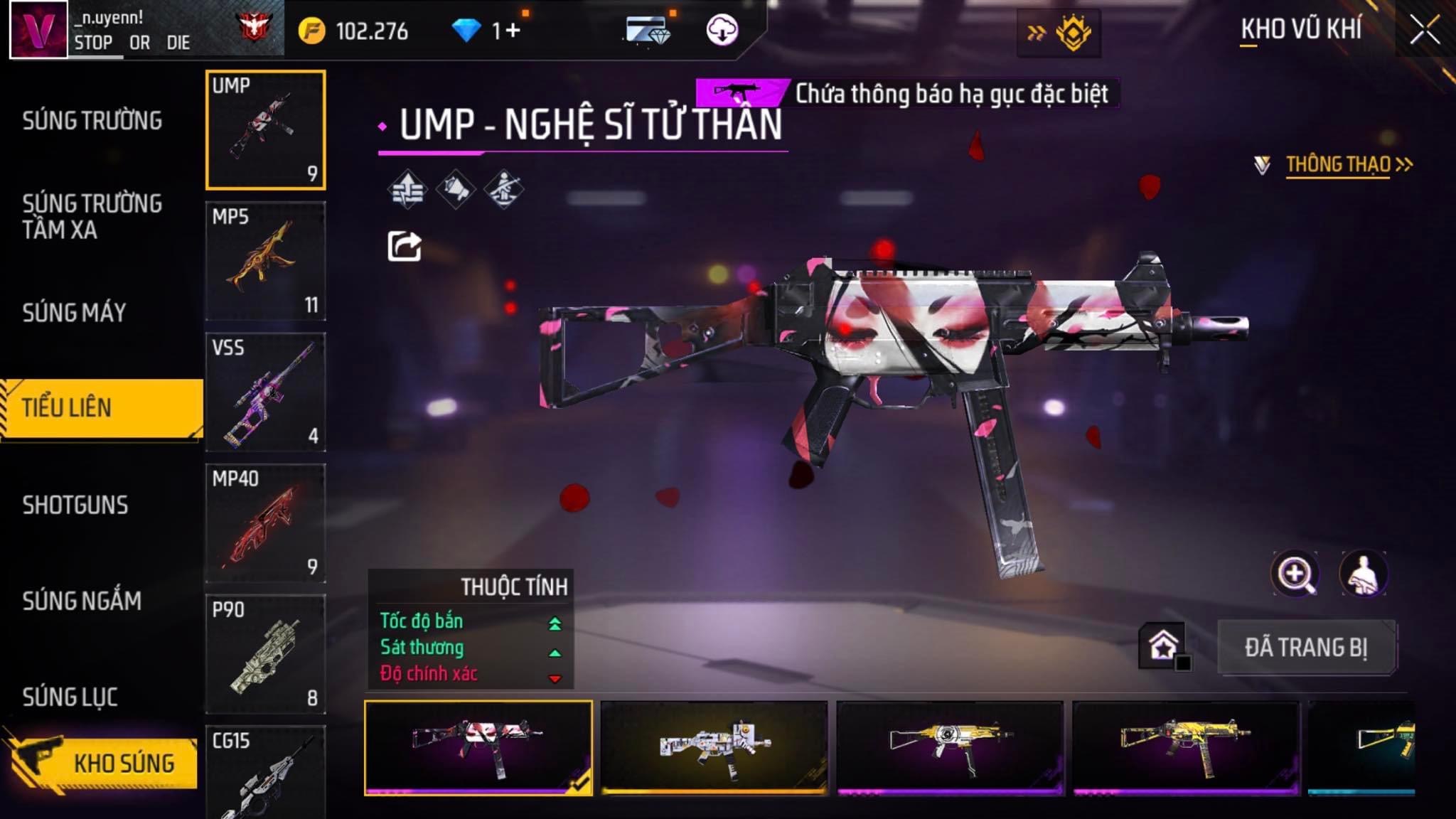Switch to the Súng Ngắm category
Viewport: 1456px width, 819px height.
click(x=82, y=601)
